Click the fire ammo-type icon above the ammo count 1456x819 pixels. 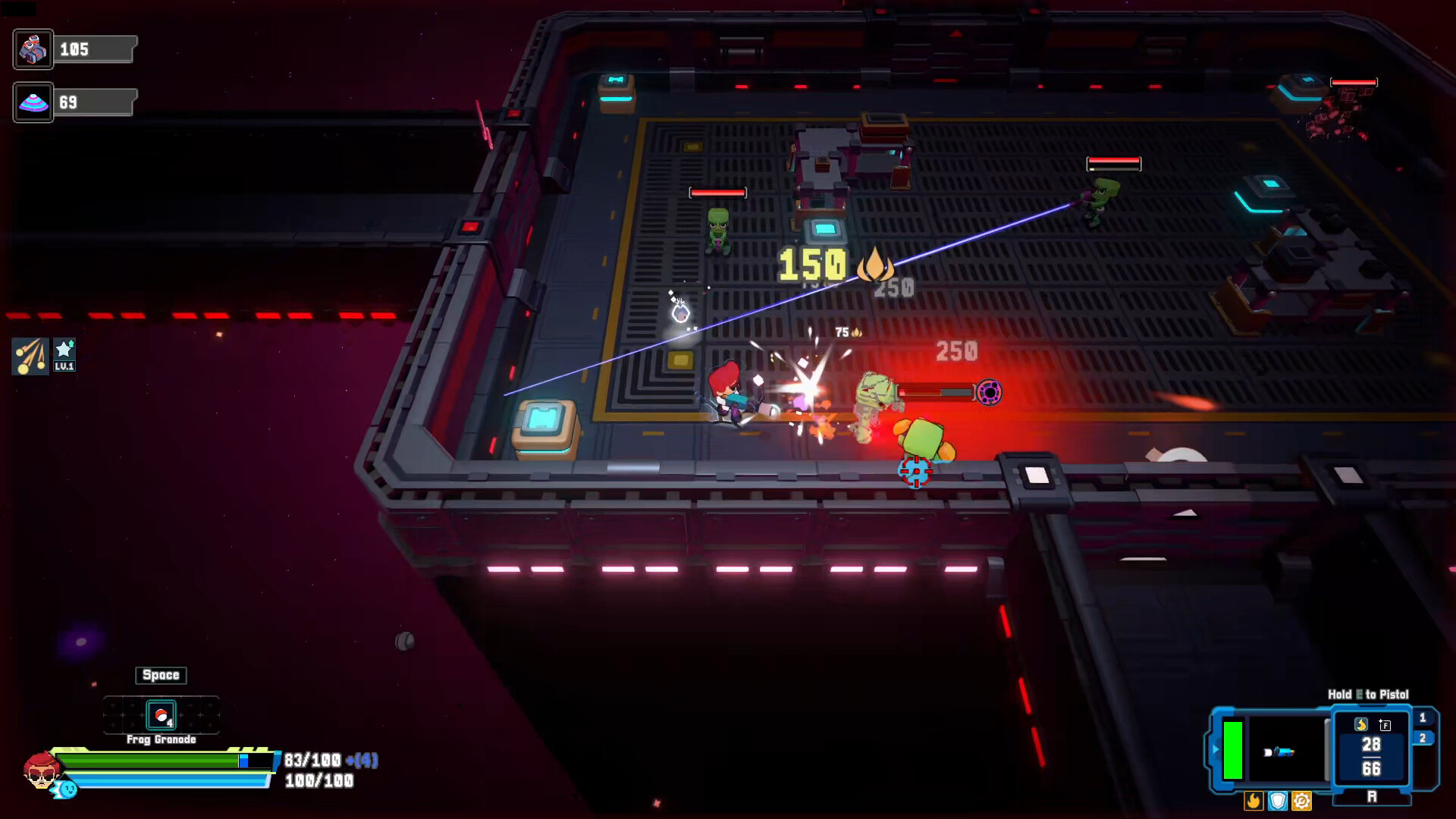(1362, 724)
